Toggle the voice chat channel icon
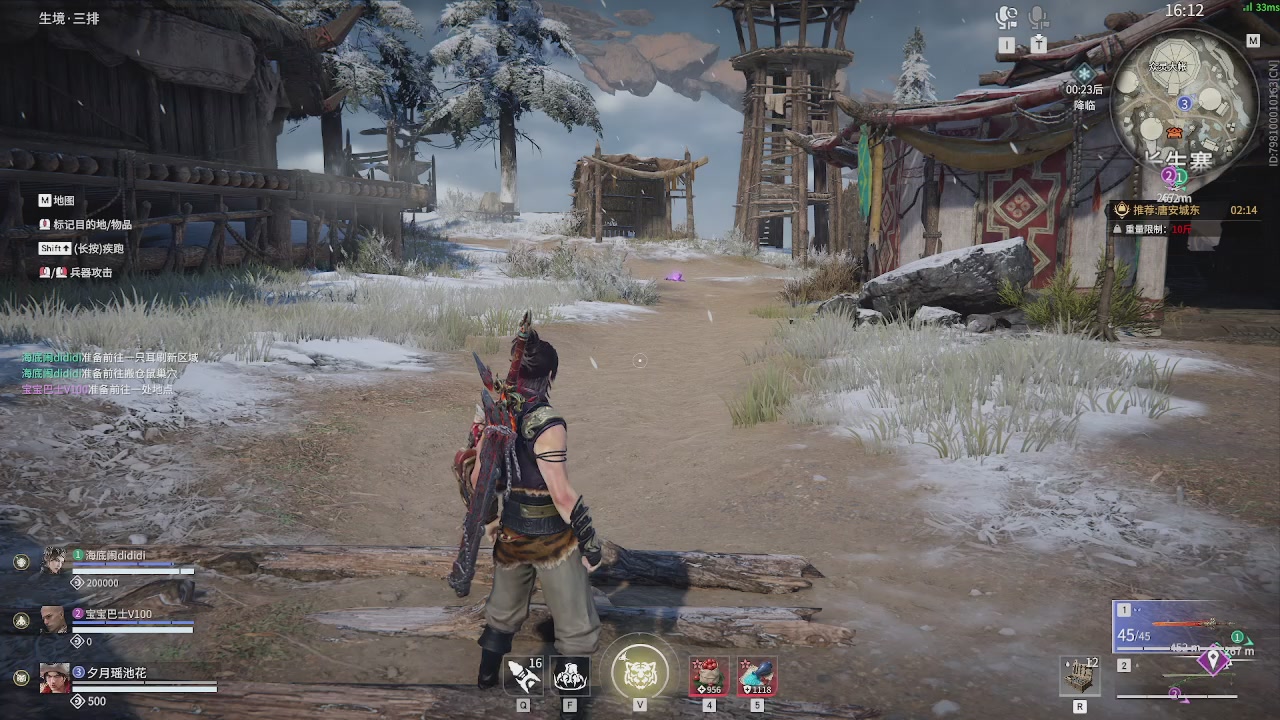Image resolution: width=1280 pixels, height=720 pixels. pyautogui.click(x=1006, y=18)
